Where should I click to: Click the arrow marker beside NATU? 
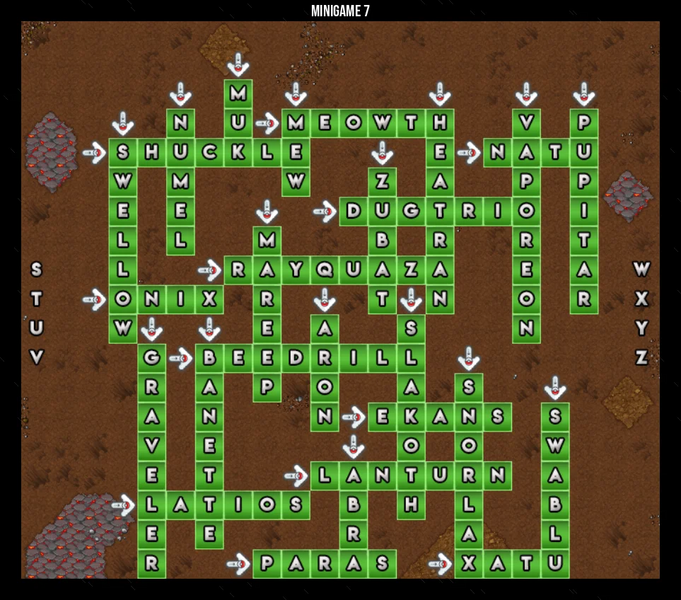(x=469, y=153)
